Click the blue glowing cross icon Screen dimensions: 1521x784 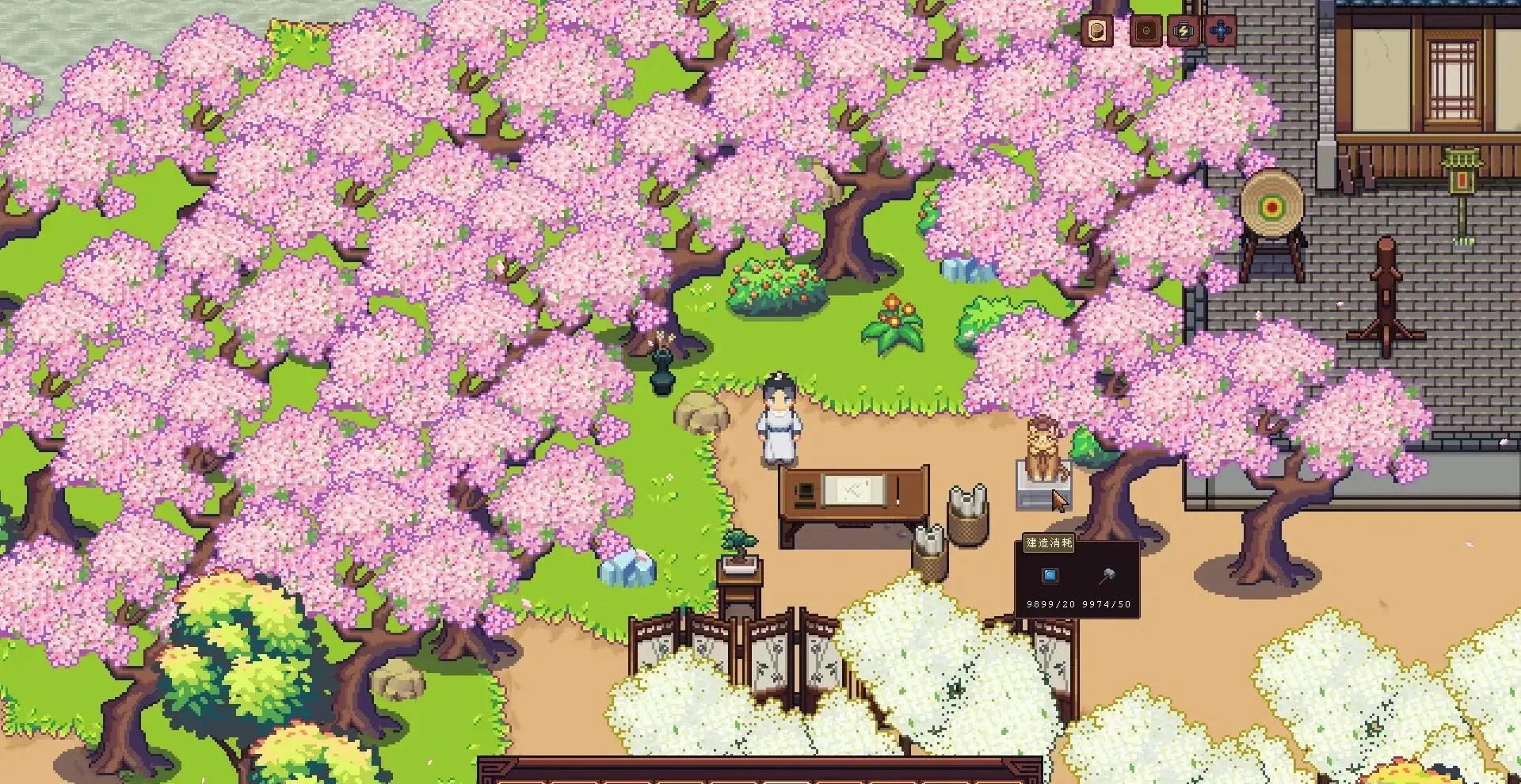(x=1221, y=32)
